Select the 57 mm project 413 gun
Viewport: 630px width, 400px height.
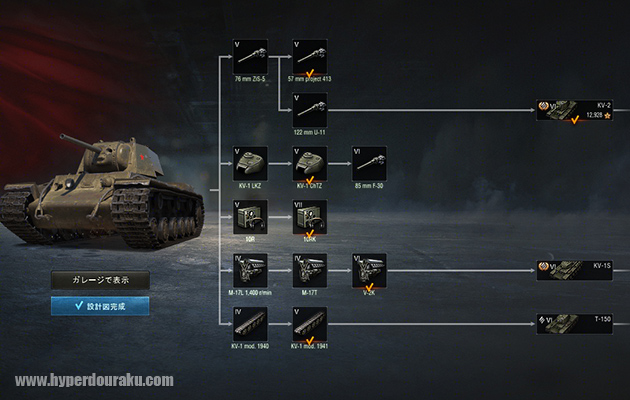click(x=310, y=55)
